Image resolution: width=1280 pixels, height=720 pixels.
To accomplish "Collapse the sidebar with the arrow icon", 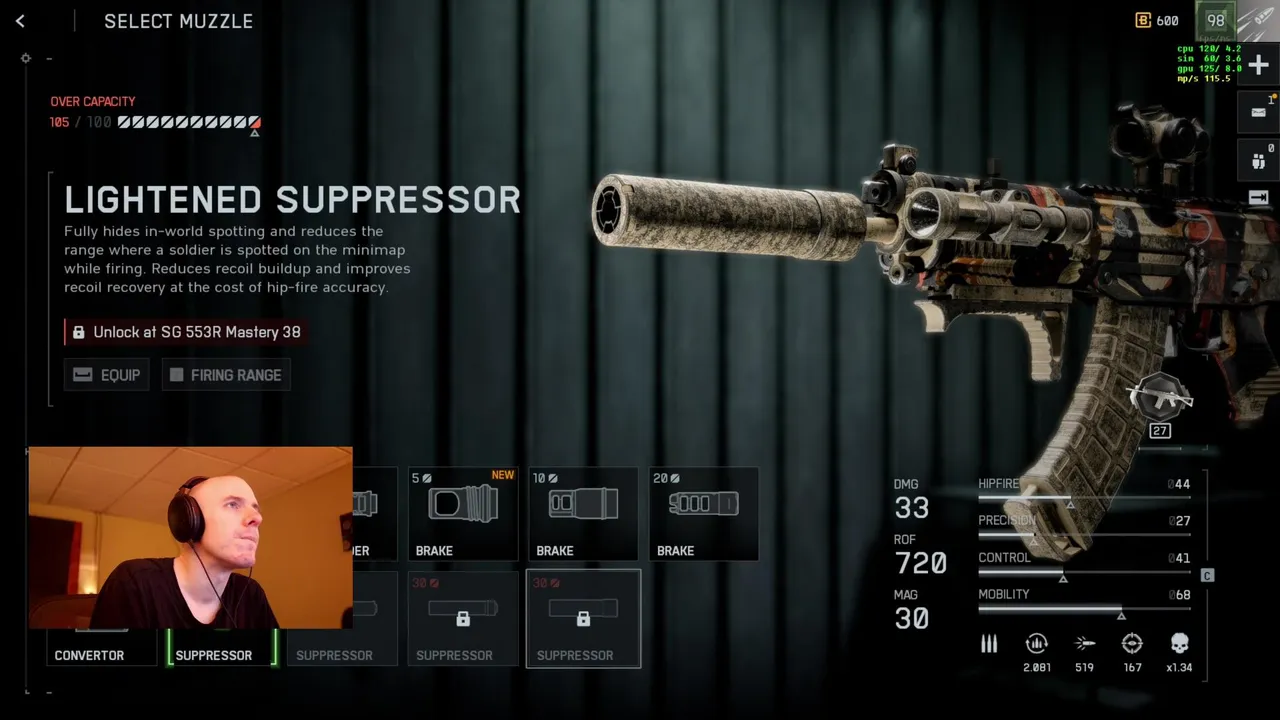I will point(1258,198).
